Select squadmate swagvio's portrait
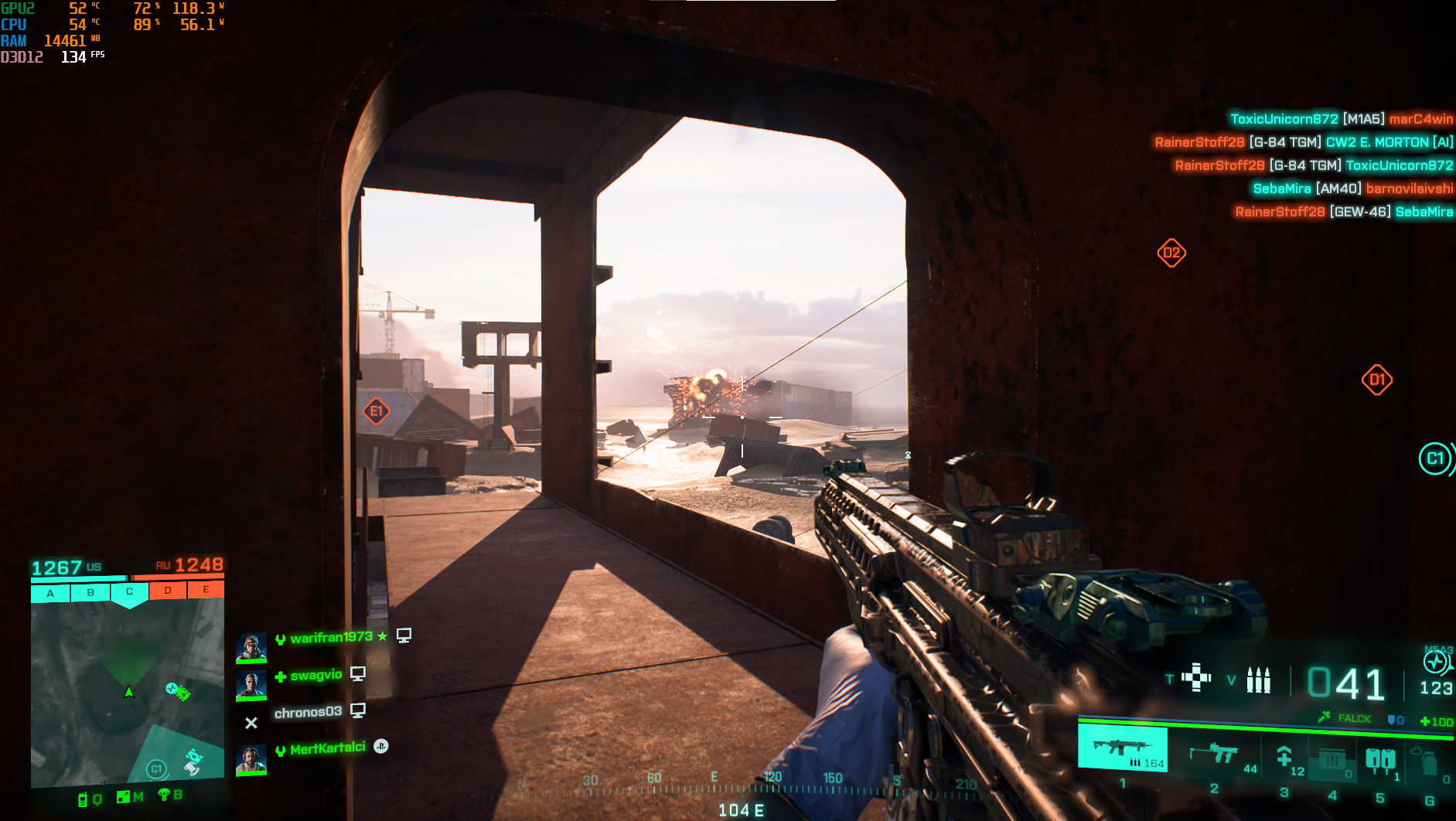 [251, 685]
